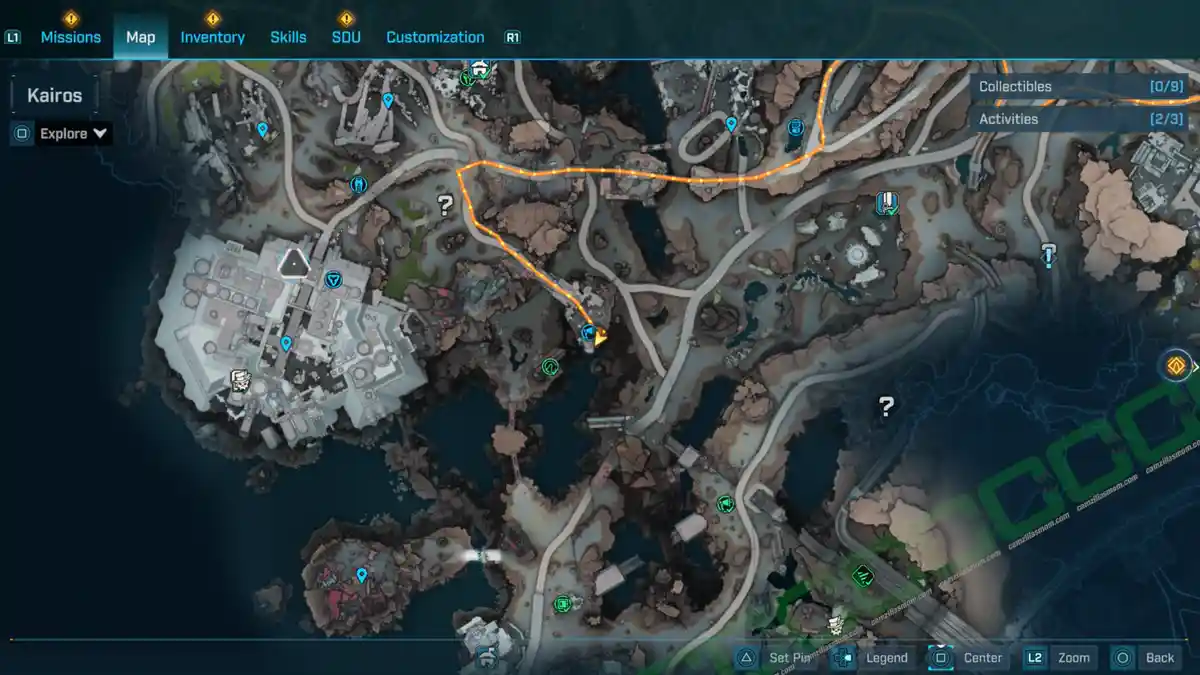Open the SDU tab

pyautogui.click(x=346, y=37)
